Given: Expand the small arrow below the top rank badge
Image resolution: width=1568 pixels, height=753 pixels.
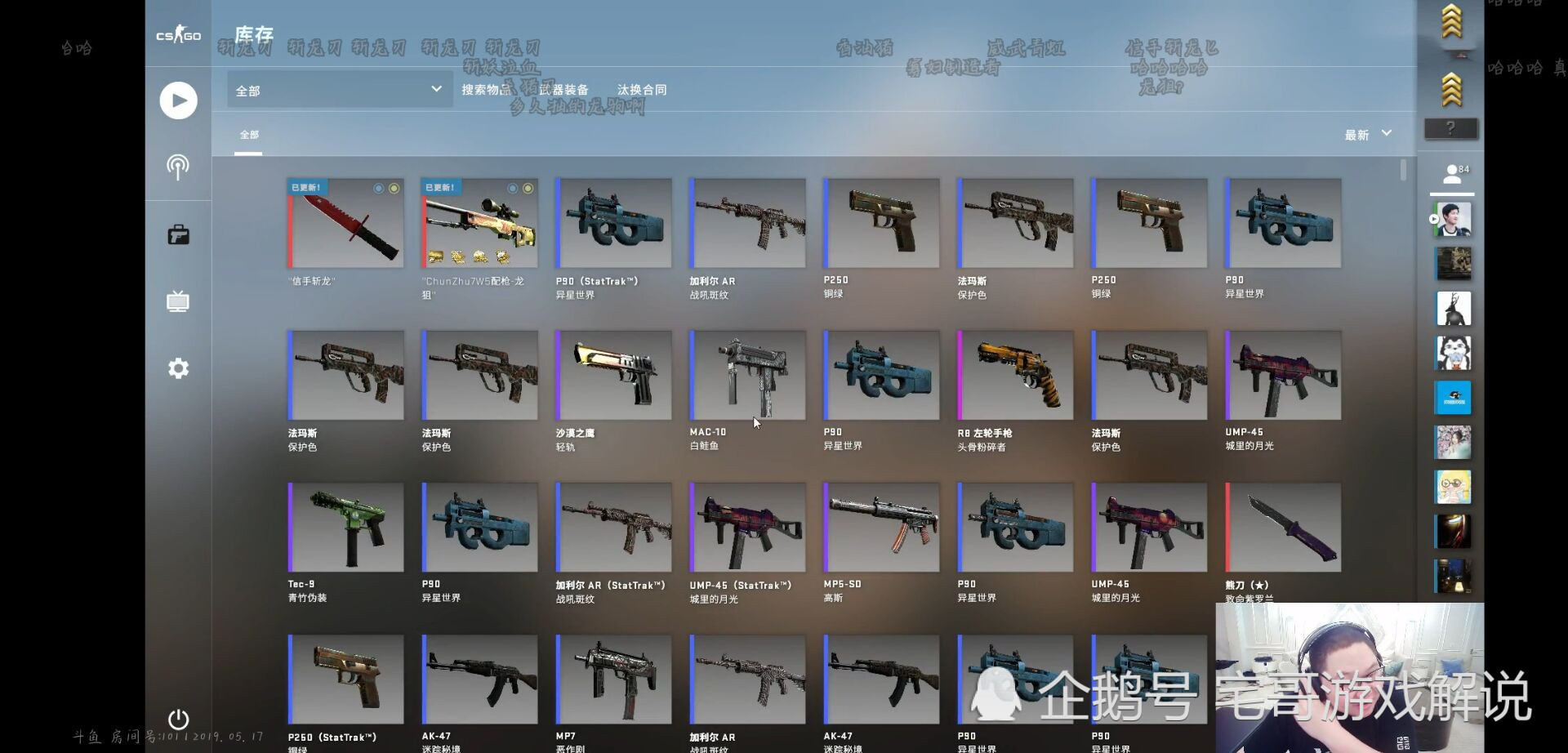Looking at the screenshot, I should (1461, 56).
